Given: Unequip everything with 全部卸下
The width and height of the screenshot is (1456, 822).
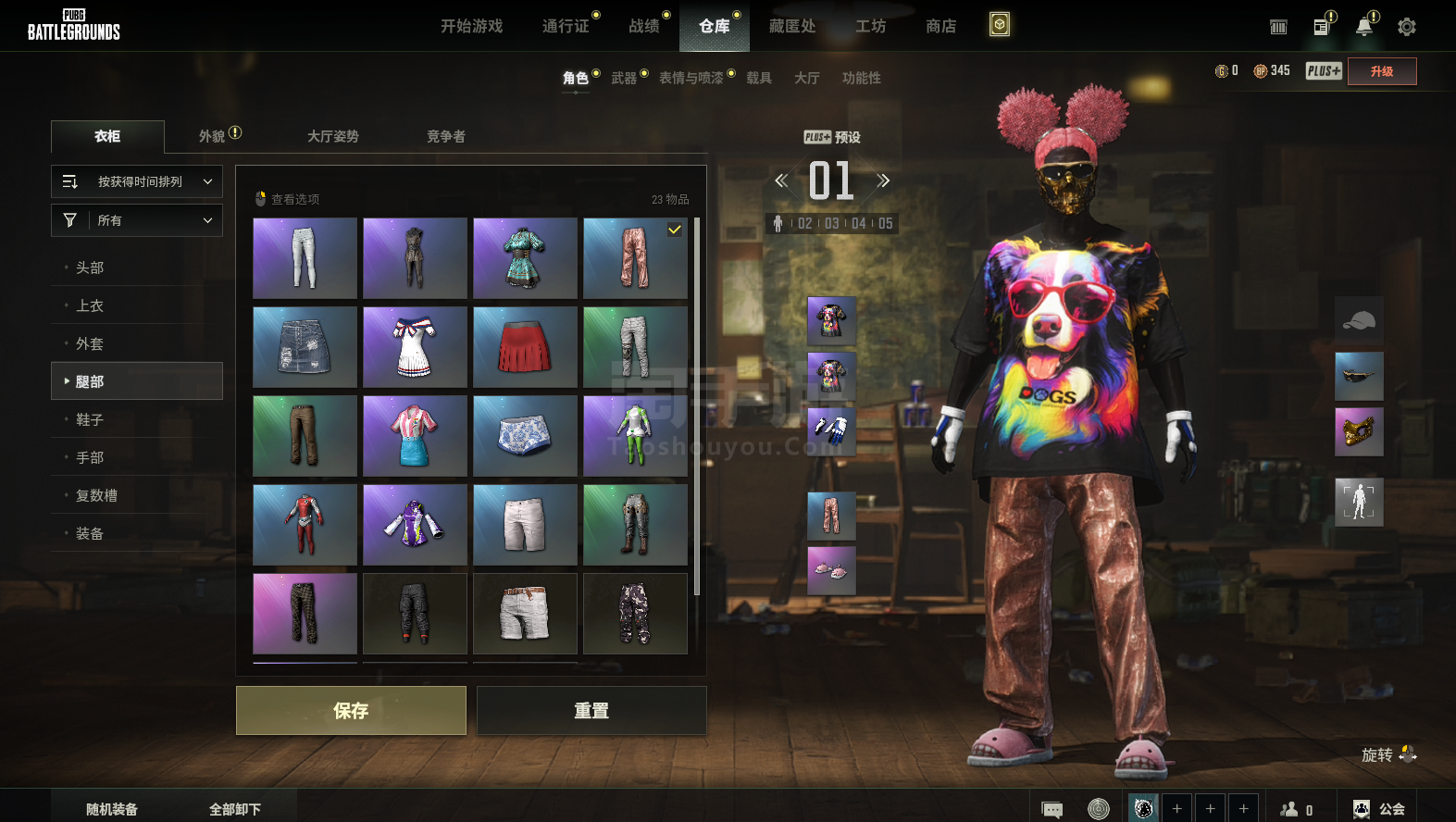Looking at the screenshot, I should [235, 809].
